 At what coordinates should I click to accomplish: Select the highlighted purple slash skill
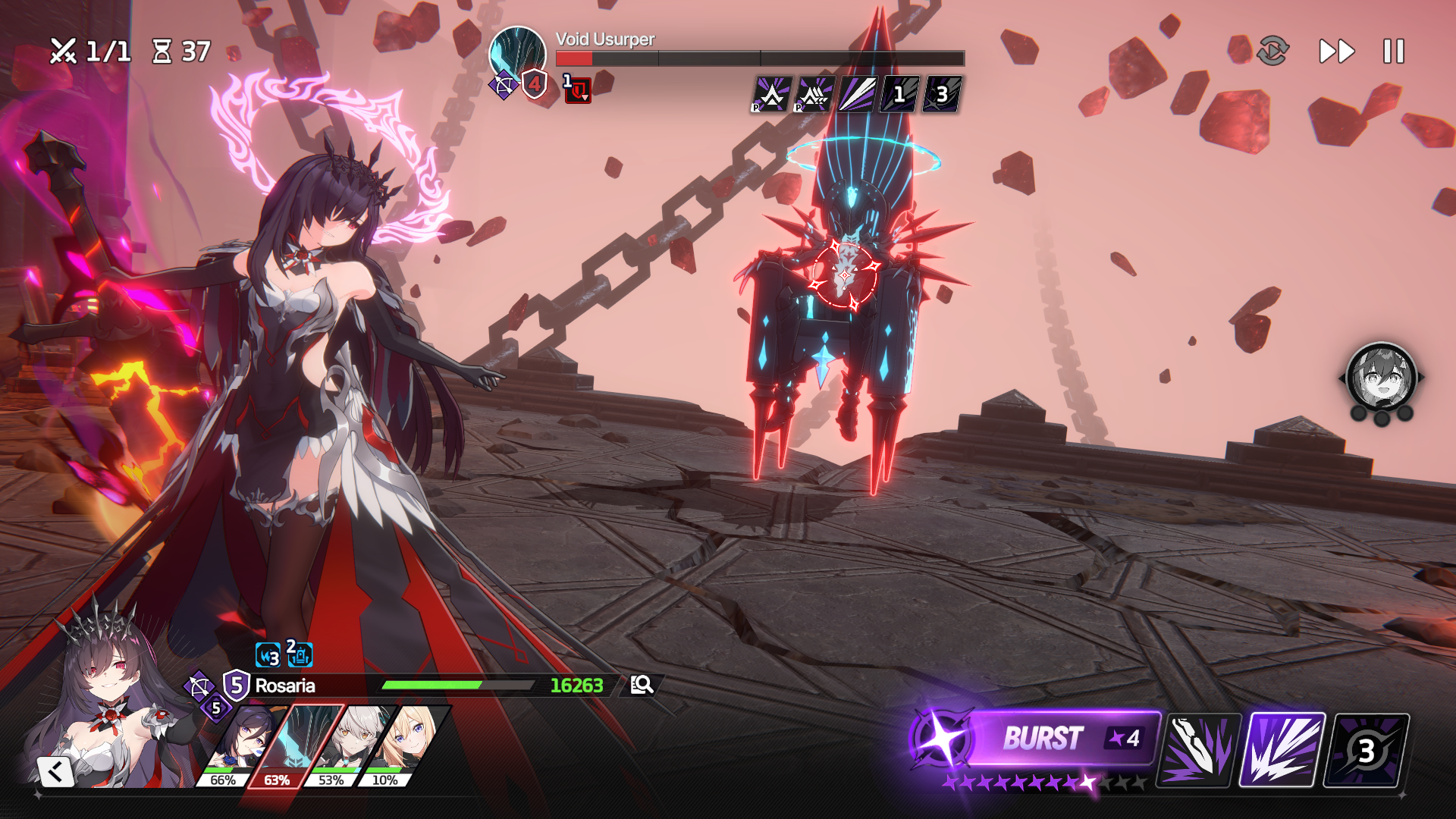point(1282,750)
